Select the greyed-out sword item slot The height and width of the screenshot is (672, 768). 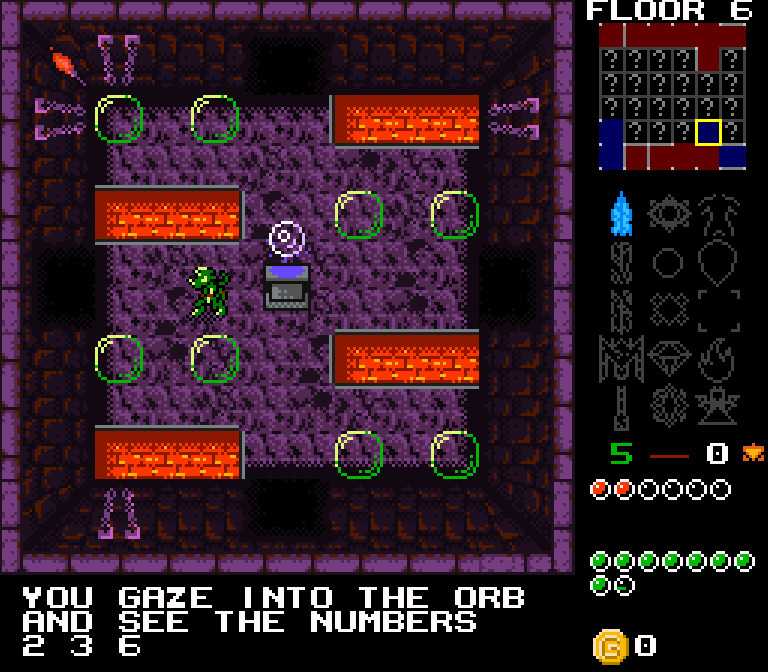[621, 406]
